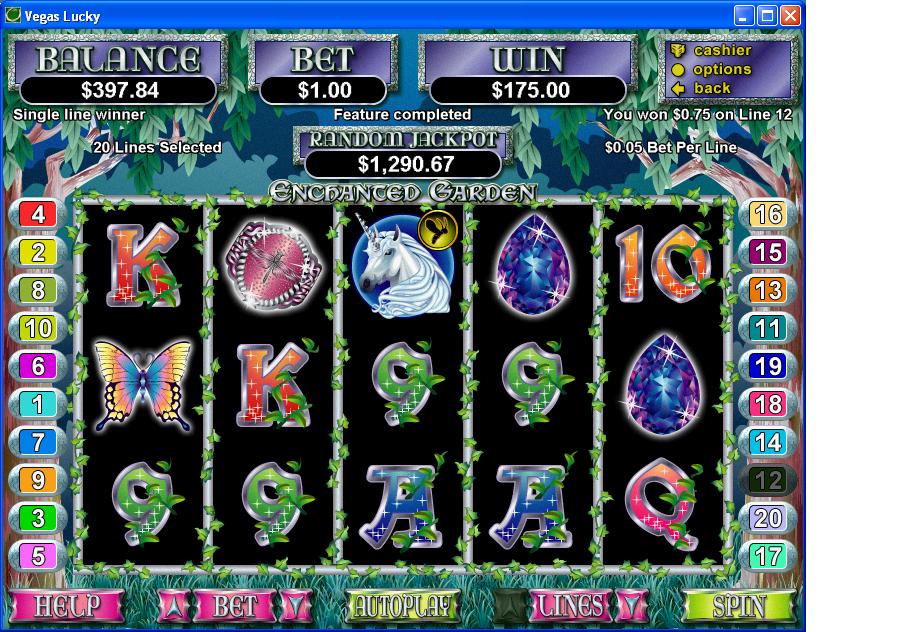924x632 pixels.
Task: Select payline 19 marker
Action: tap(767, 366)
